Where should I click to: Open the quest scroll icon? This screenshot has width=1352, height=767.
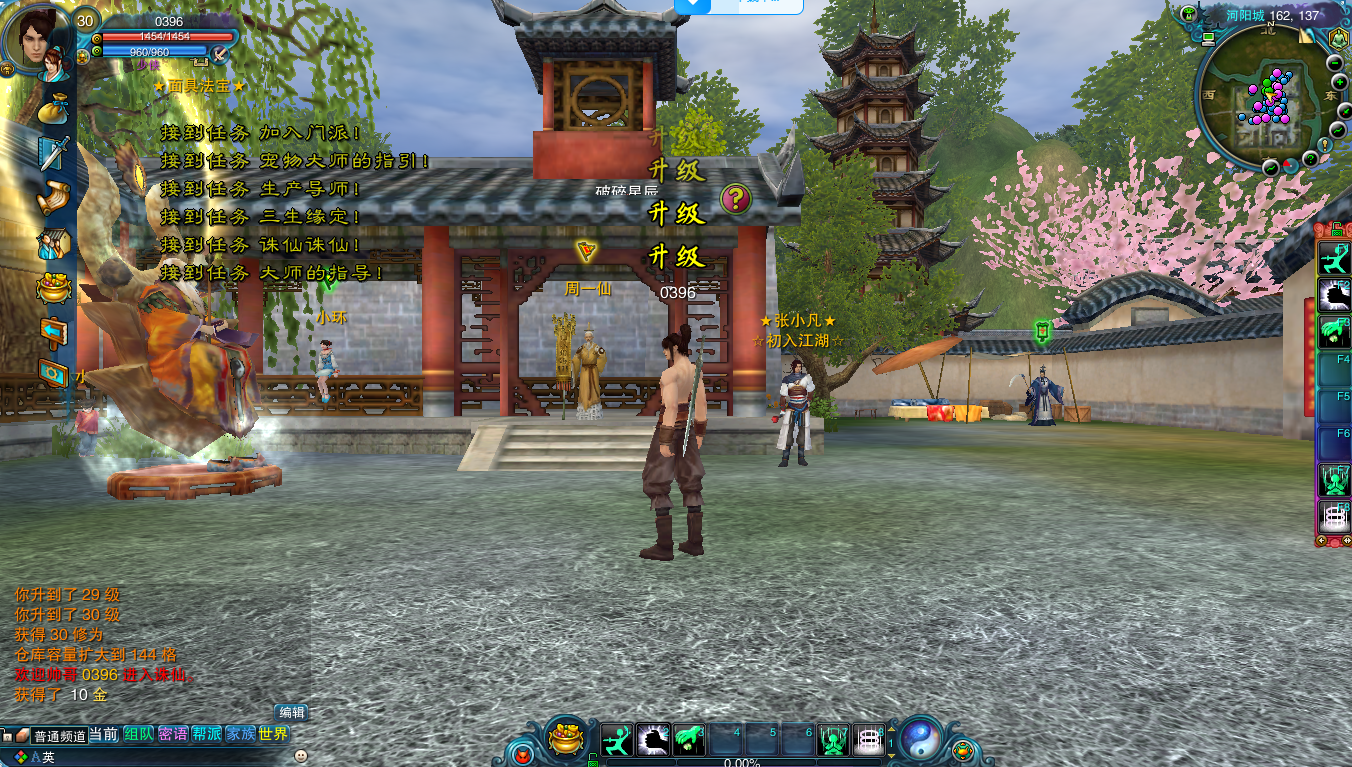pyautogui.click(x=54, y=197)
